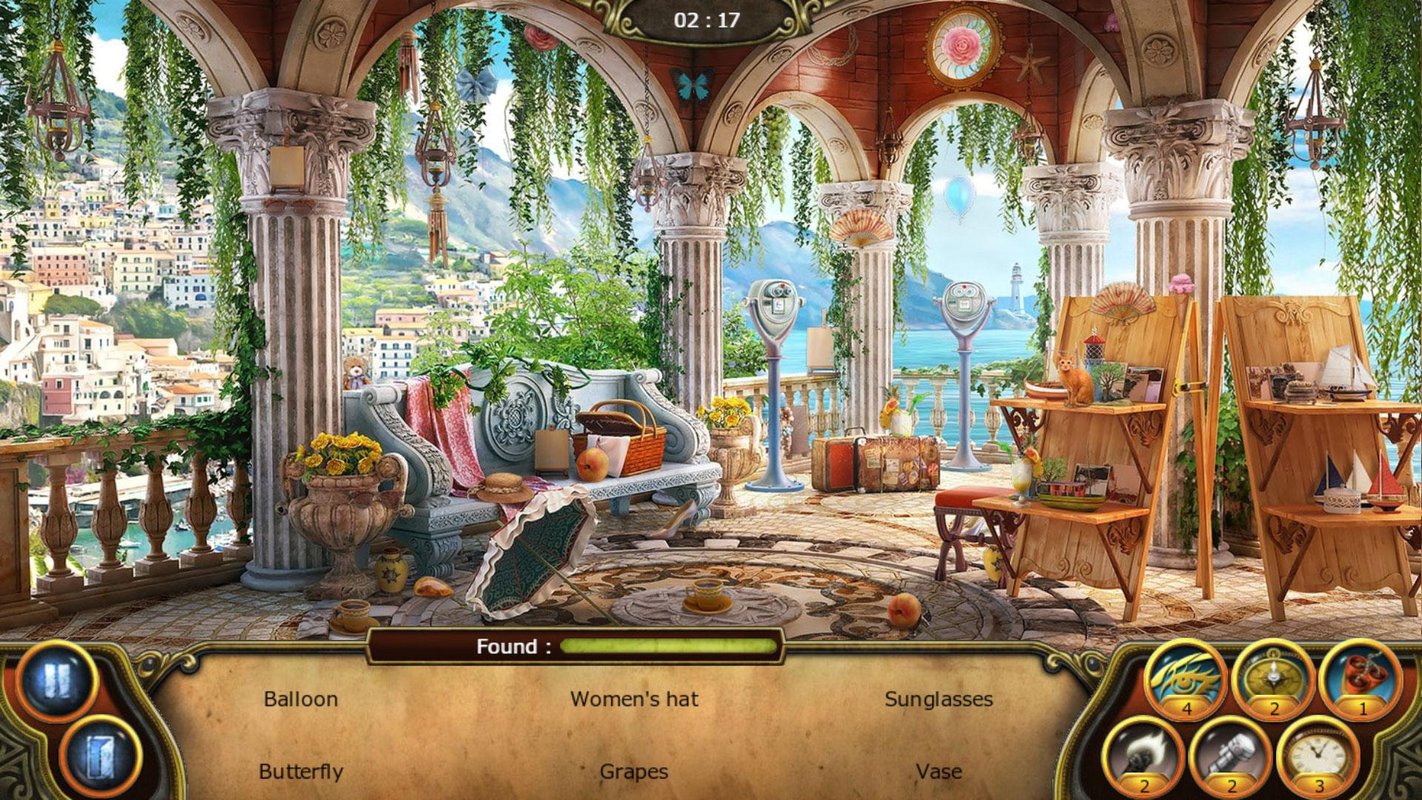This screenshot has width=1422, height=800.
Task: Choose Sunglasses from the item list
Action: tap(938, 699)
